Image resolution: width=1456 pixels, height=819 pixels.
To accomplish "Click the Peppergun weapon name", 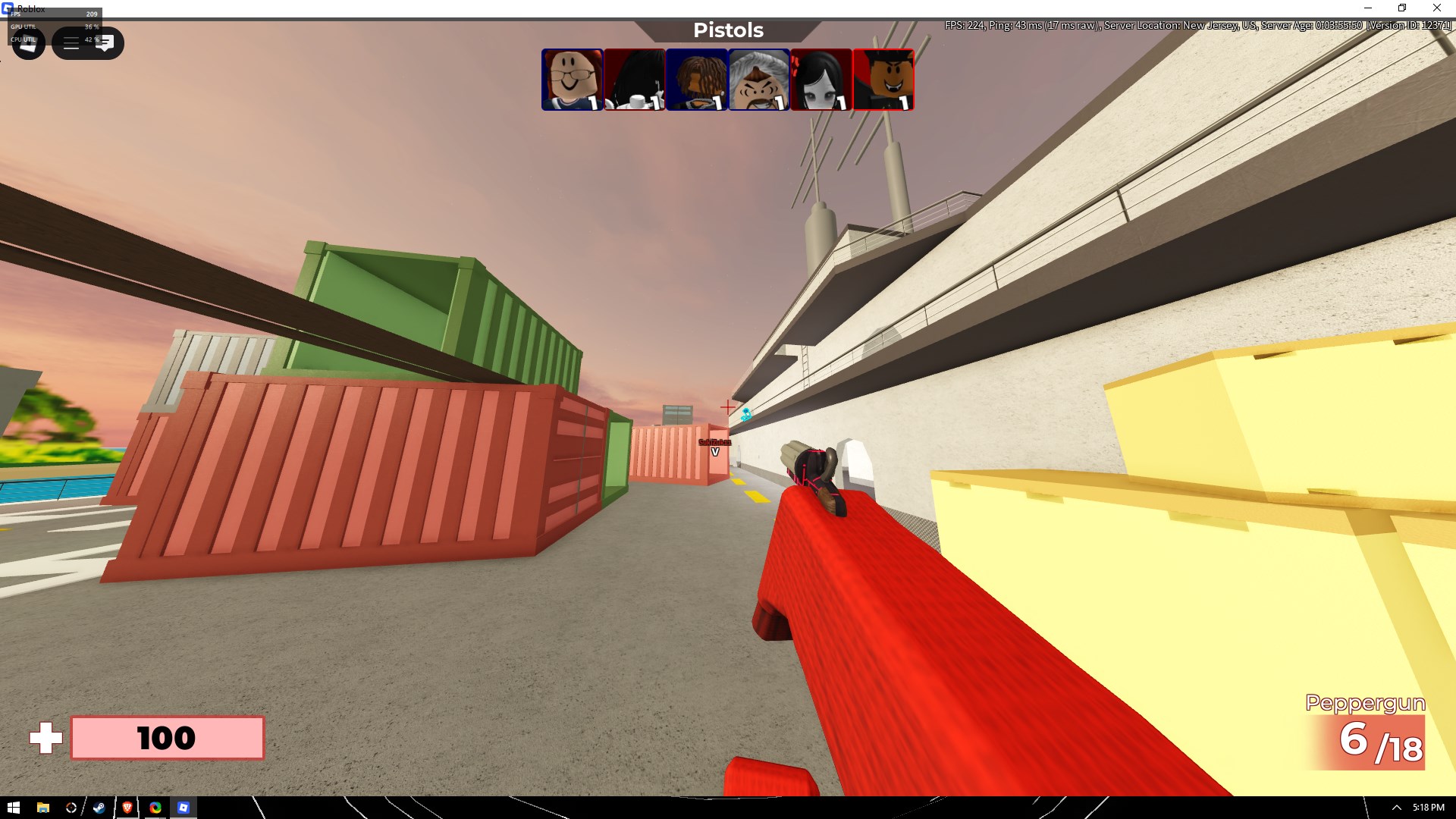I will [1365, 703].
